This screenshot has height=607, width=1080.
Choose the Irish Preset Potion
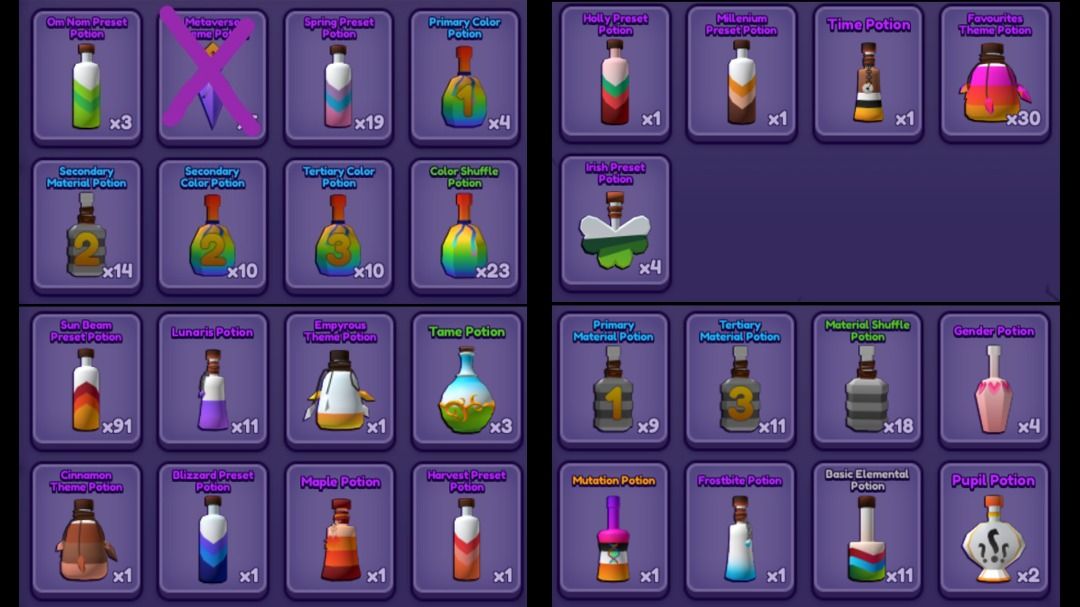point(615,224)
